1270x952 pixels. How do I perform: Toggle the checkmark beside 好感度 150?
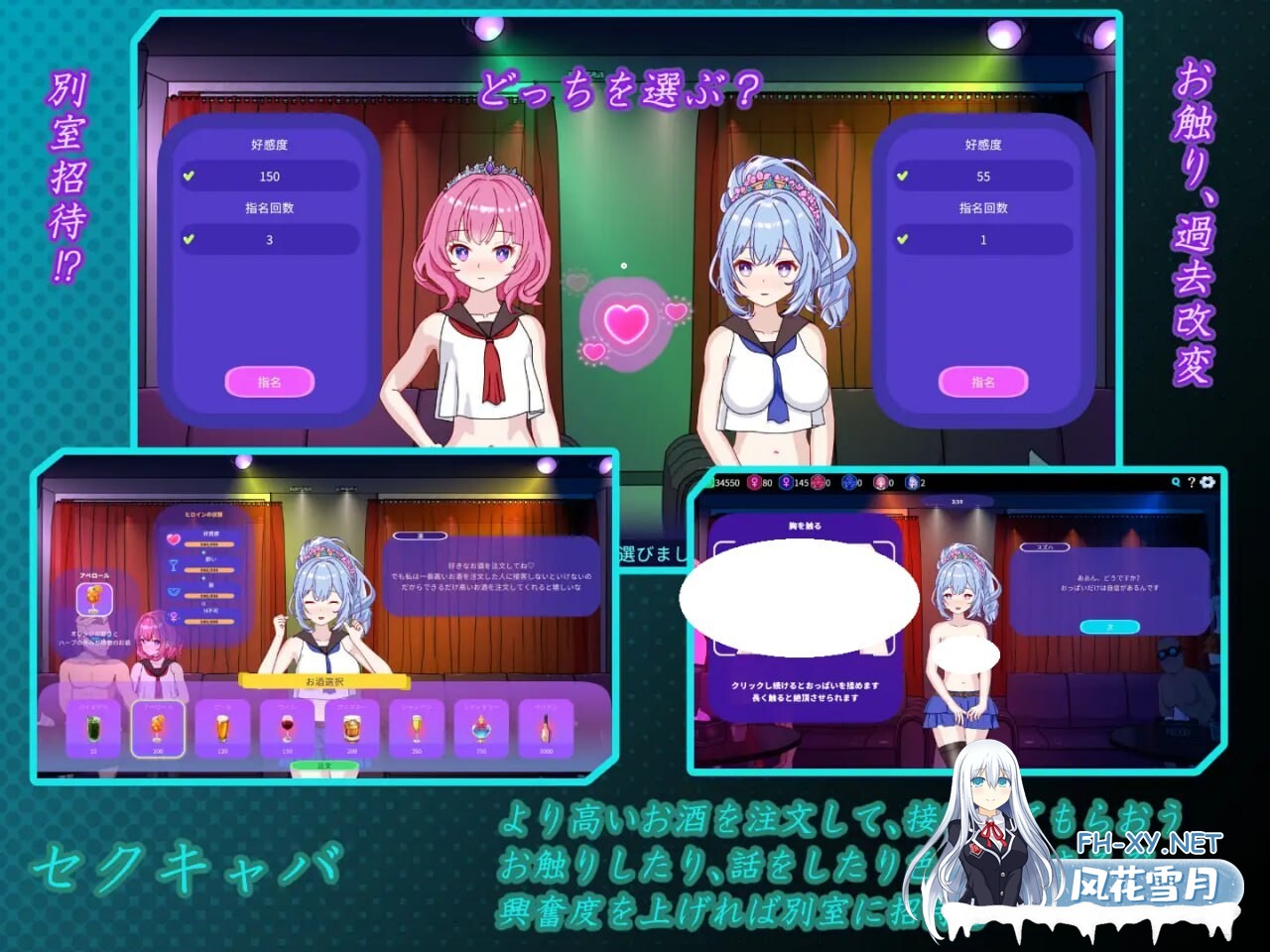tap(188, 176)
